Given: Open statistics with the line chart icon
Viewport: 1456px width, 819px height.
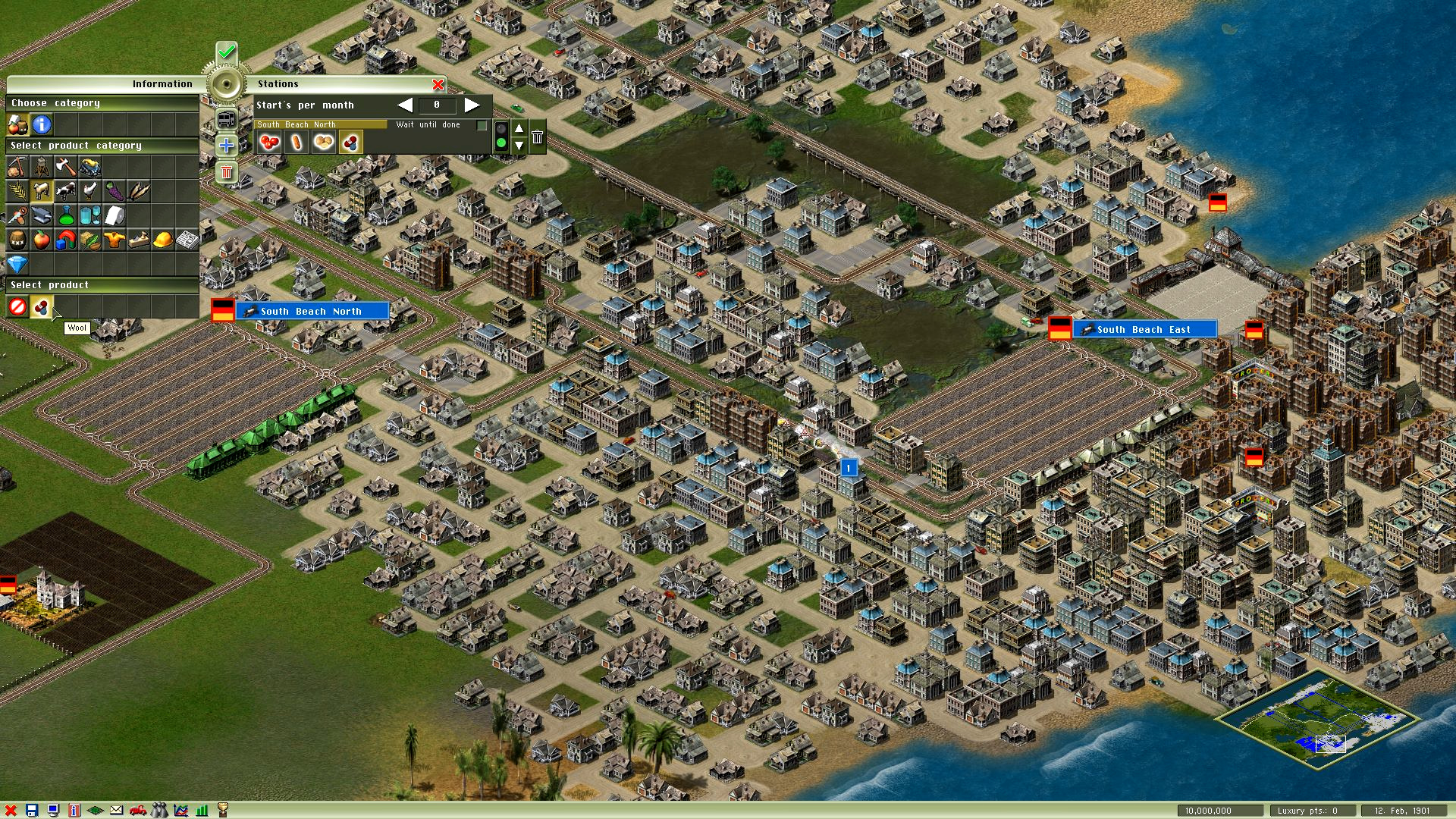Looking at the screenshot, I should (x=179, y=809).
